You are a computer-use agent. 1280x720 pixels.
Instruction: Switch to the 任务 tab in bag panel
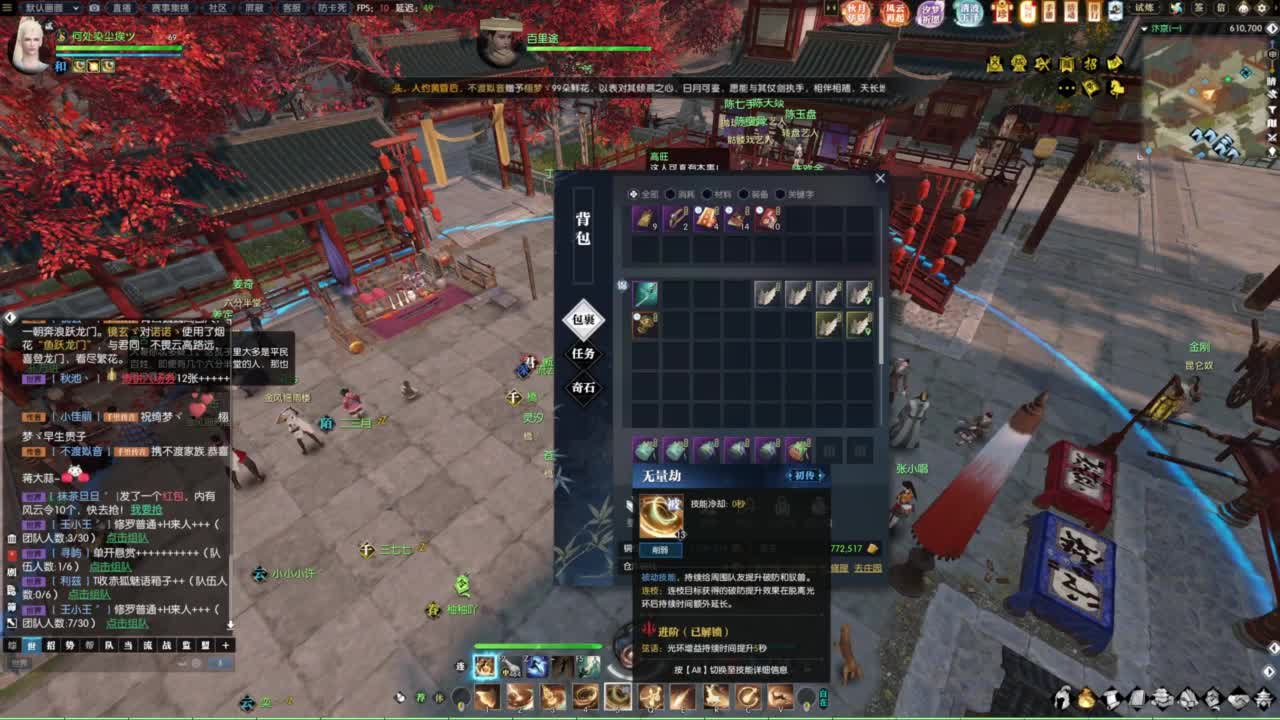tap(584, 355)
